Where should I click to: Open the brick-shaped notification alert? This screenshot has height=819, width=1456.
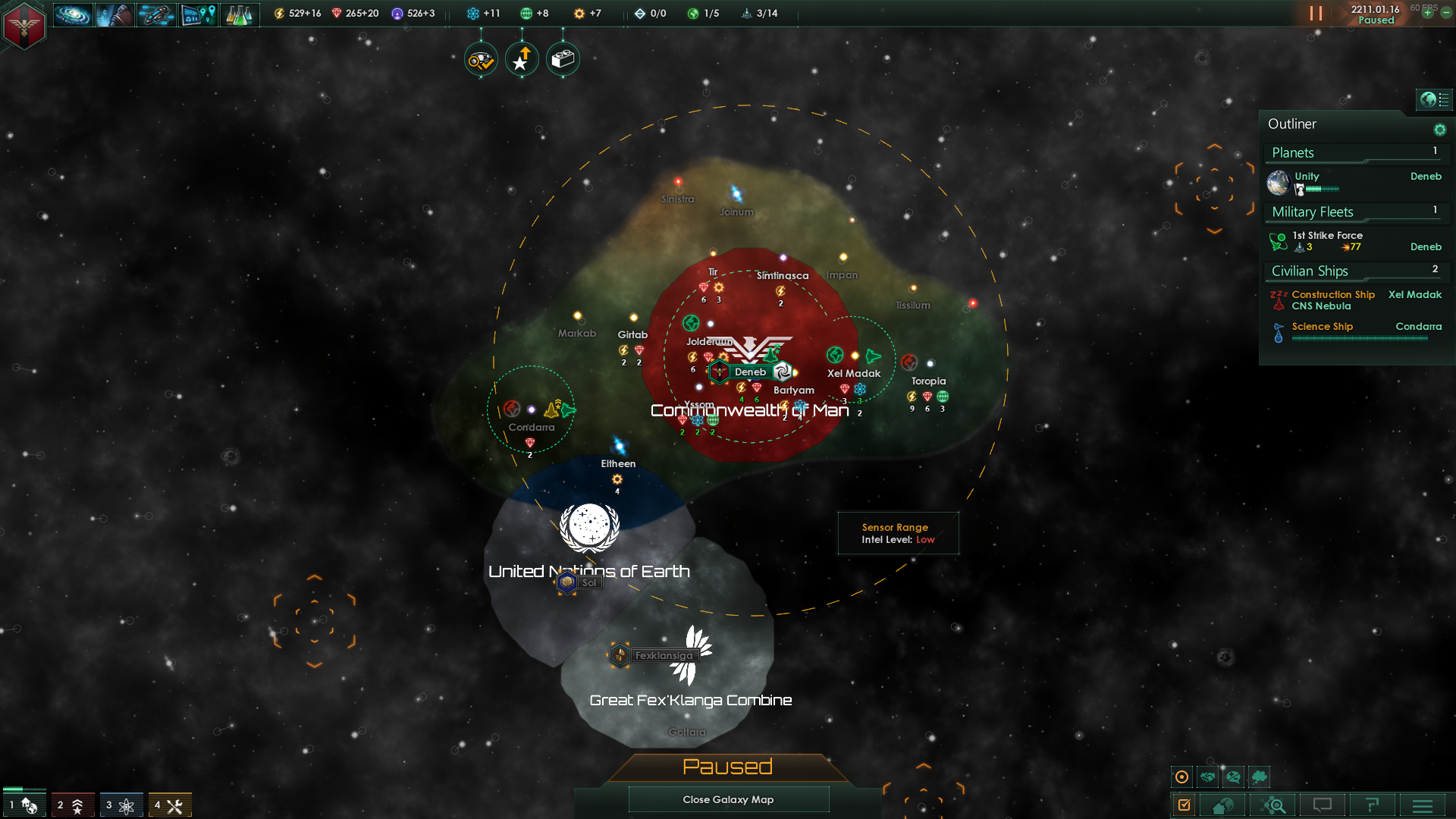click(563, 59)
